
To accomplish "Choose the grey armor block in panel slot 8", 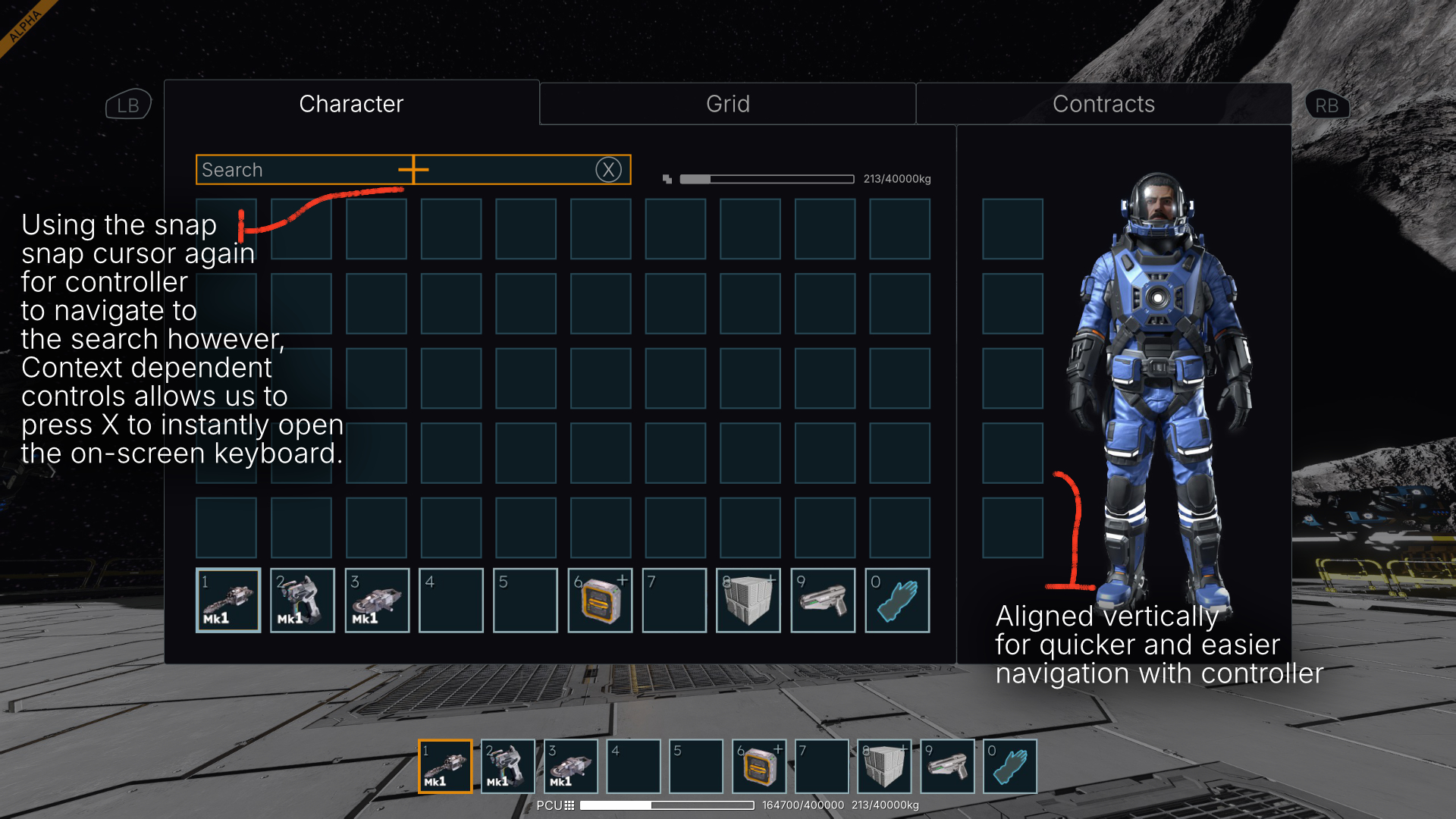I will coord(748,601).
